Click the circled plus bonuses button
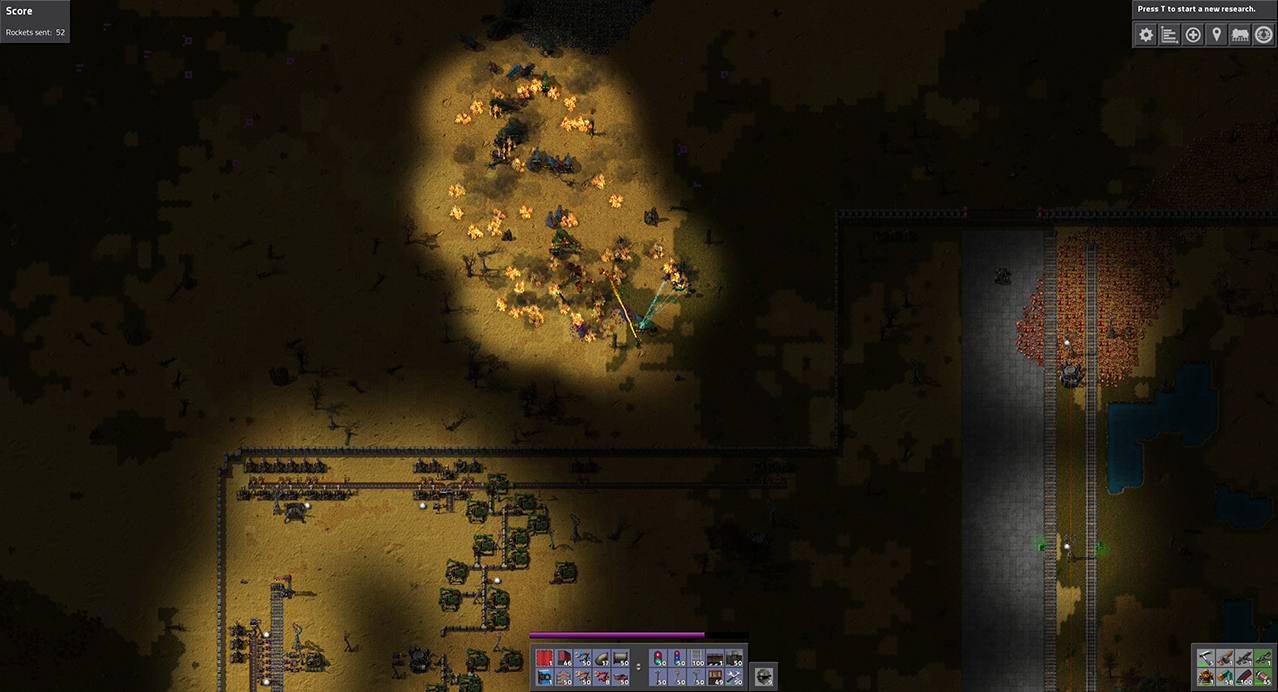Screen dimensions: 1278x692 (1193, 35)
